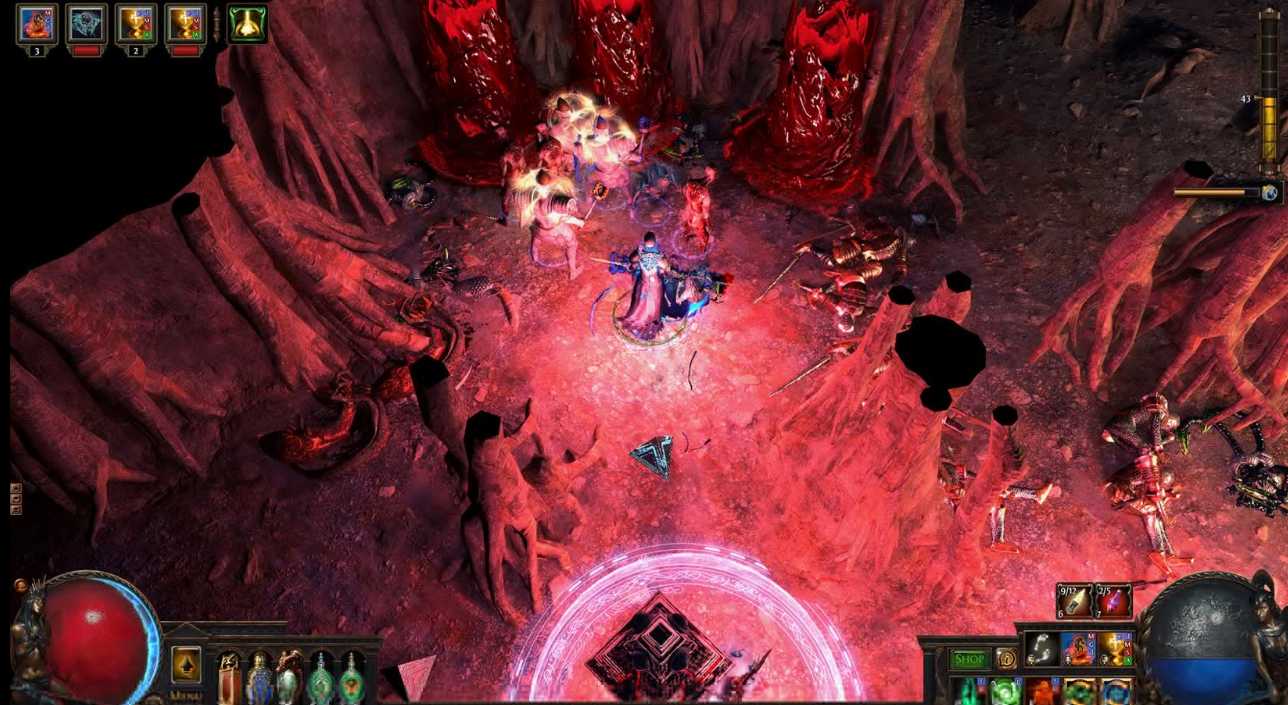Click the 9/12 charge counter icon
The height and width of the screenshot is (705, 1288).
coord(1075,601)
